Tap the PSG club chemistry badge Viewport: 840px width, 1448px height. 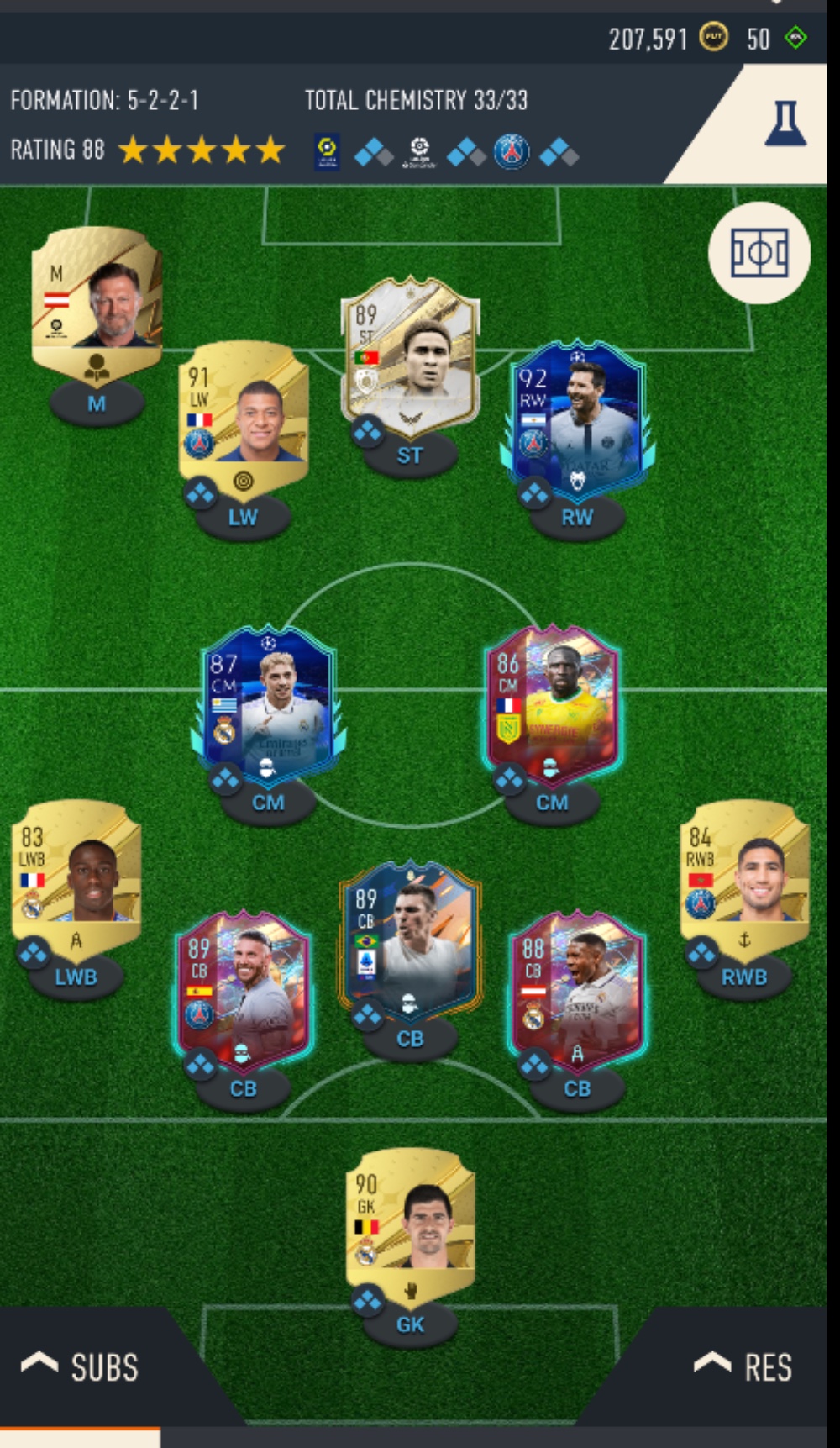[512, 152]
